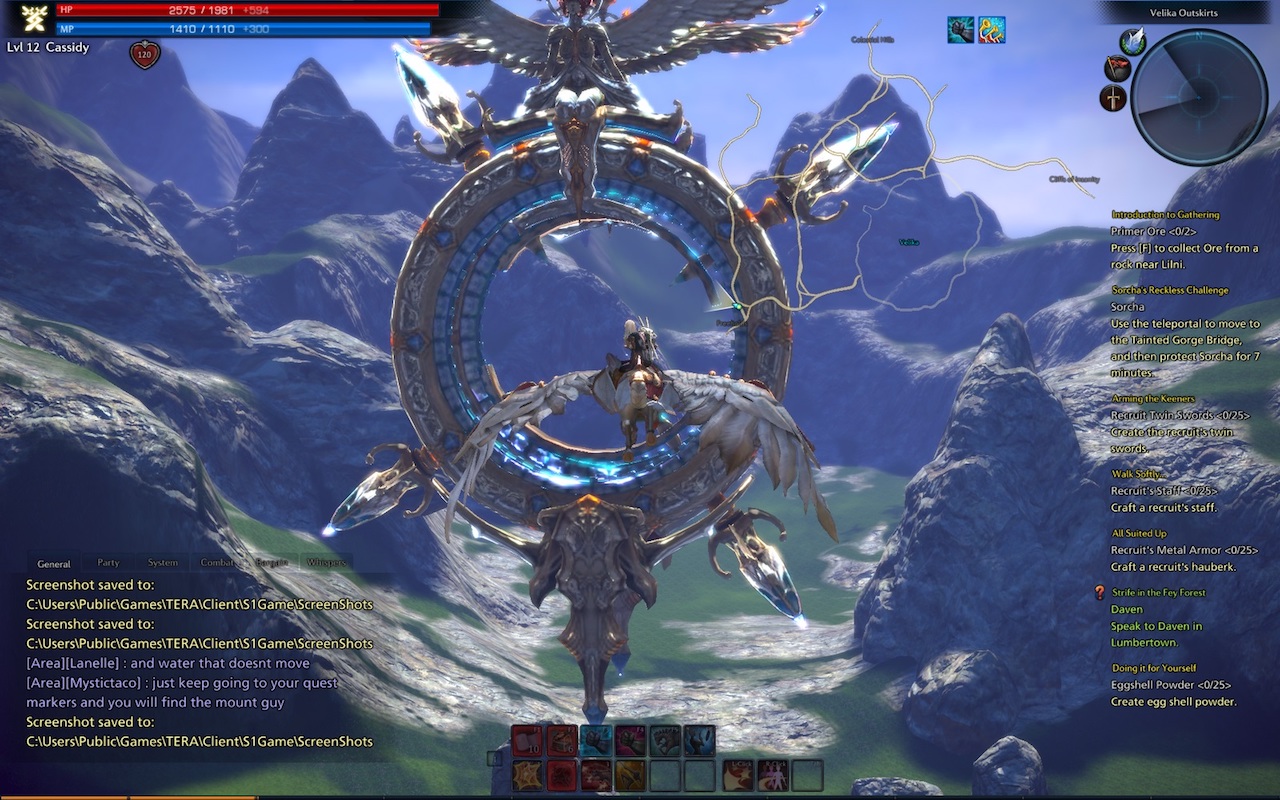This screenshot has width=1280, height=800.
Task: Use the F1 bandage item with 10 charges
Action: coord(527,740)
